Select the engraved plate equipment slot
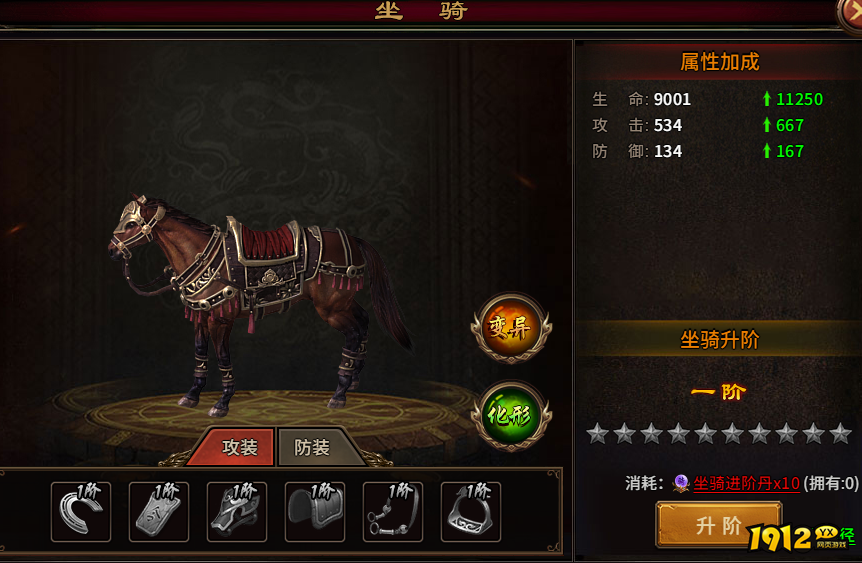862x563 pixels. pyautogui.click(x=159, y=512)
